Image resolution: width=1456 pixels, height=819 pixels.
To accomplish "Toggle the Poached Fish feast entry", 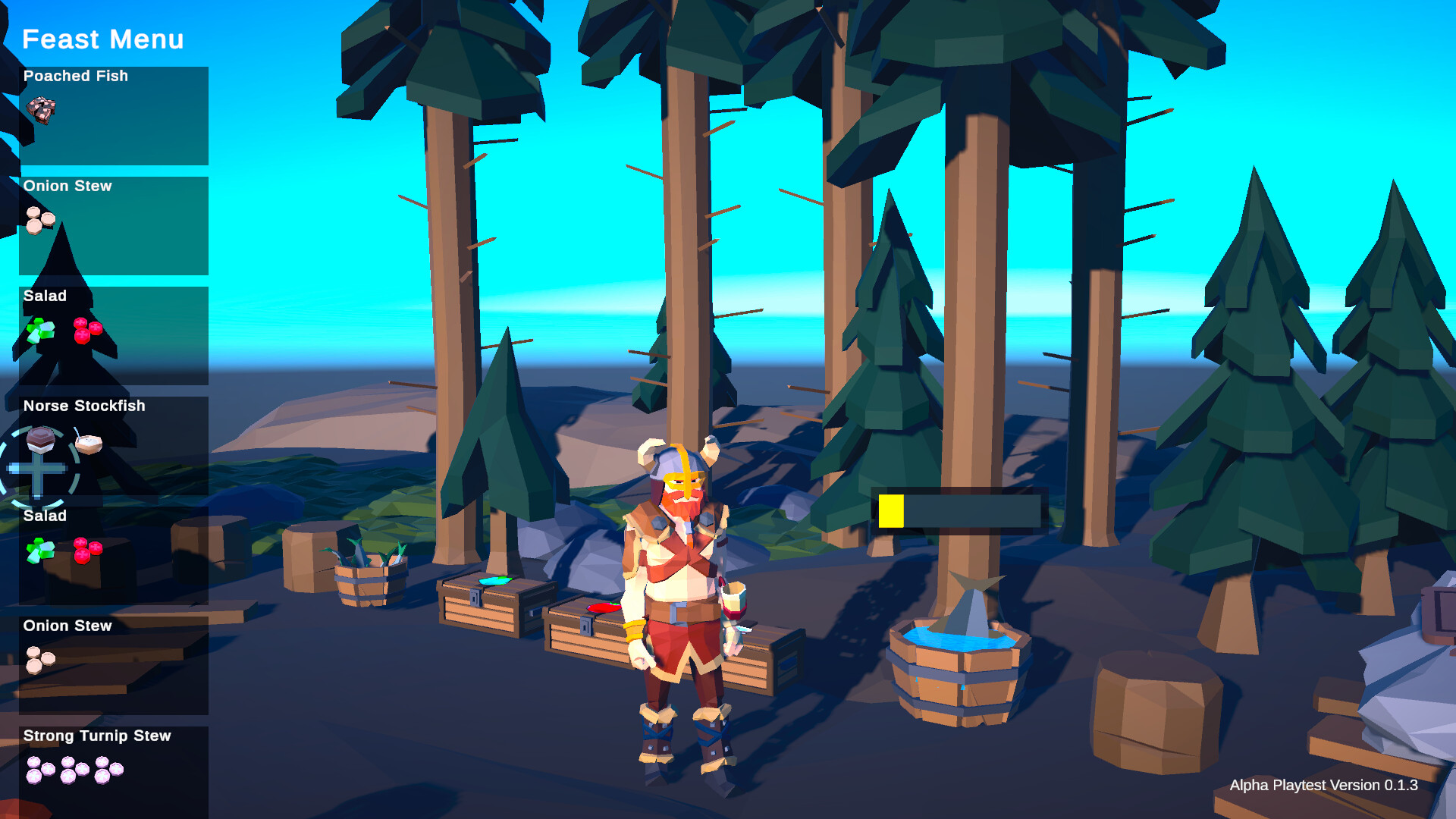I will 114,114.
